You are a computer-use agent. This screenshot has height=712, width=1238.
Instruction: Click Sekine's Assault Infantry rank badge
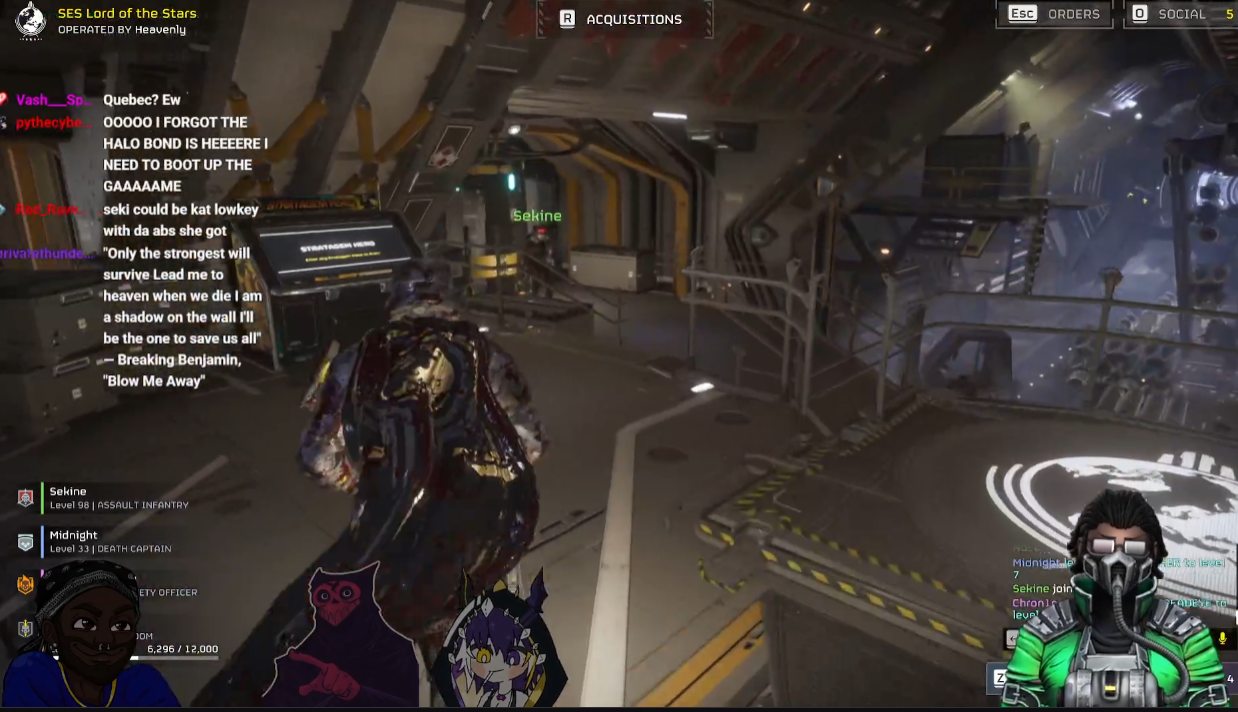pos(26,498)
